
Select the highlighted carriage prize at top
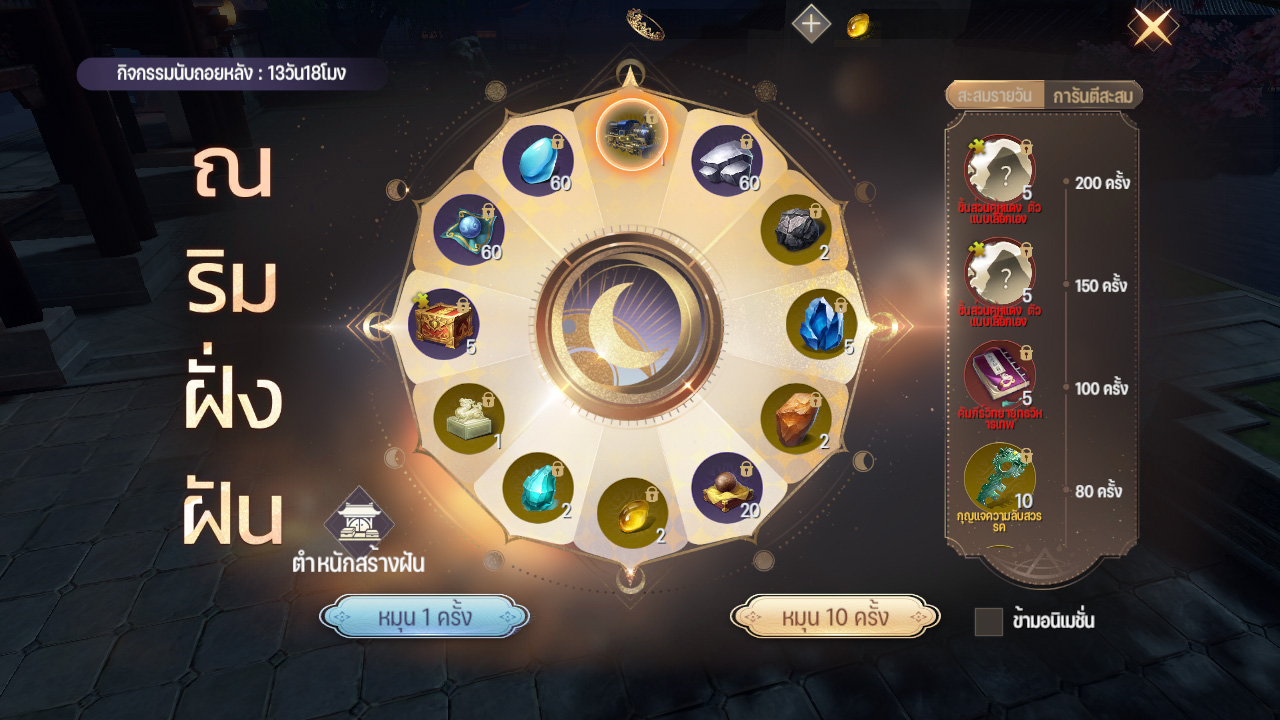tap(632, 135)
